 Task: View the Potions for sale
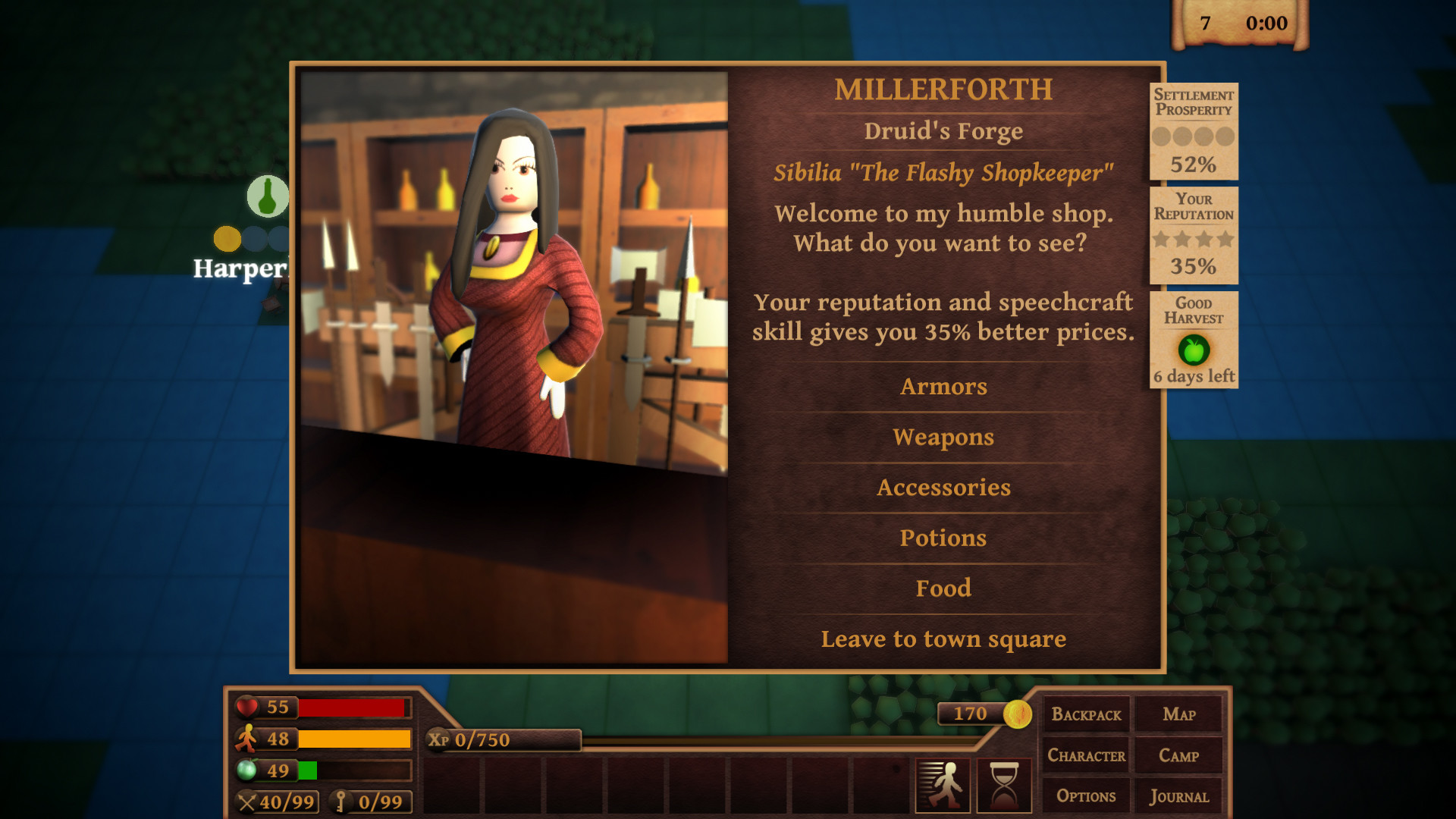(x=943, y=538)
